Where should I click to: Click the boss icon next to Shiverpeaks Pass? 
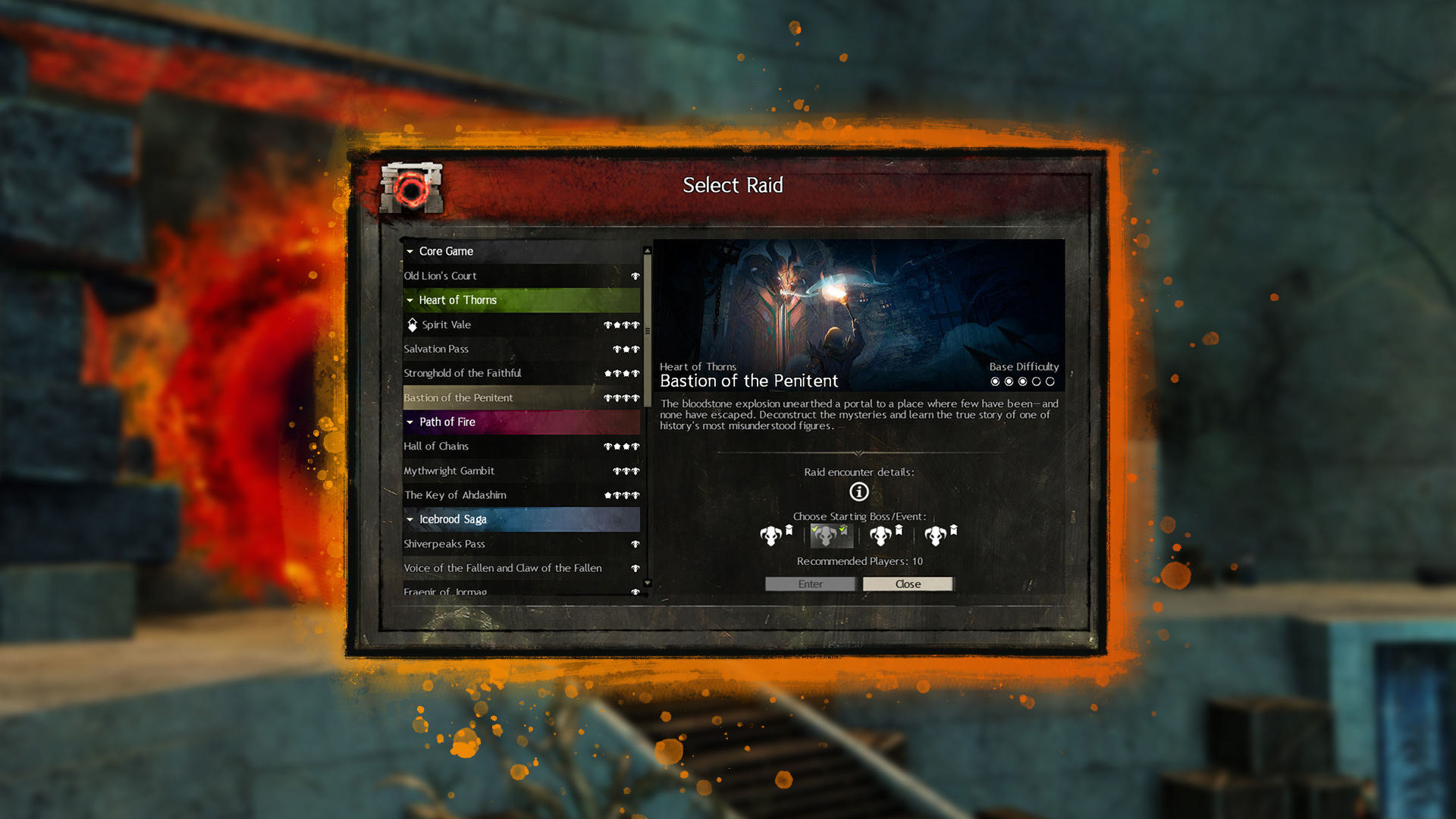635,544
